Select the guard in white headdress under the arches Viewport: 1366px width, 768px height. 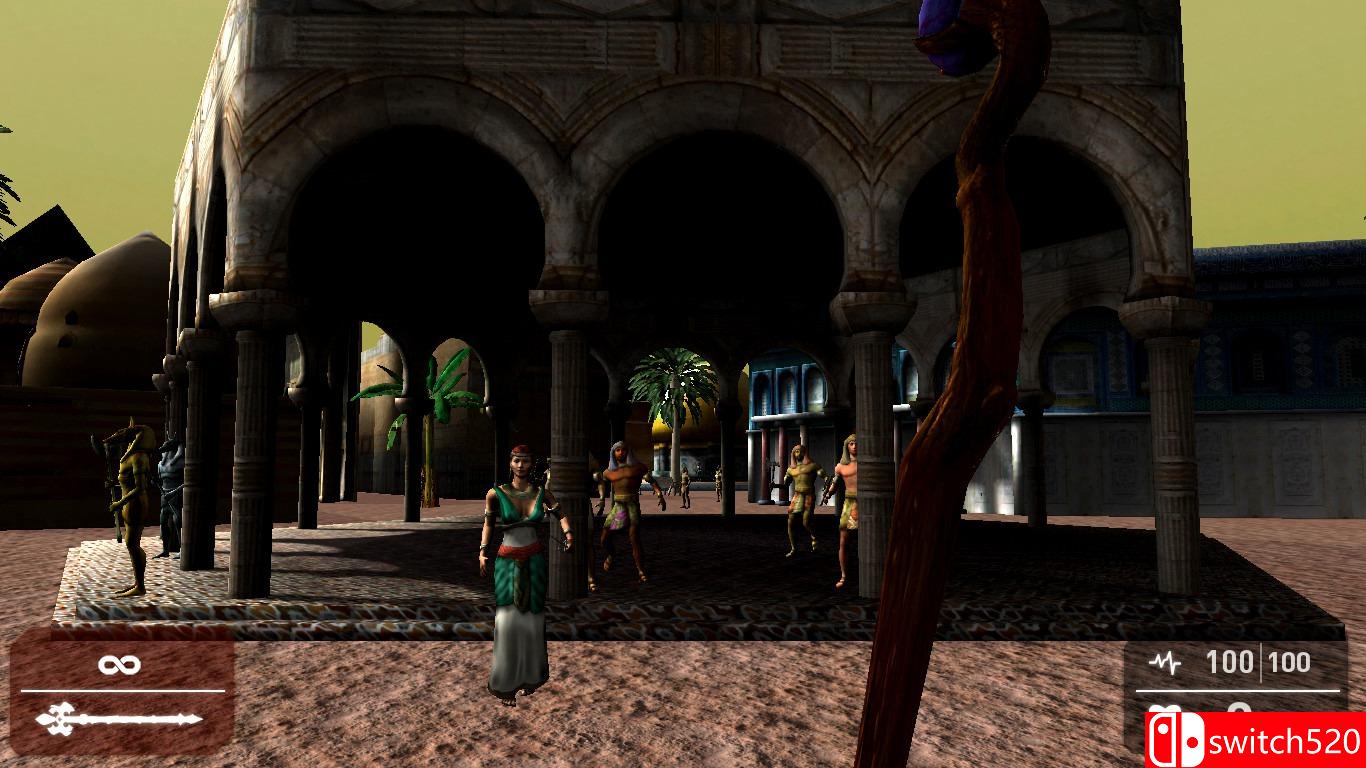620,500
